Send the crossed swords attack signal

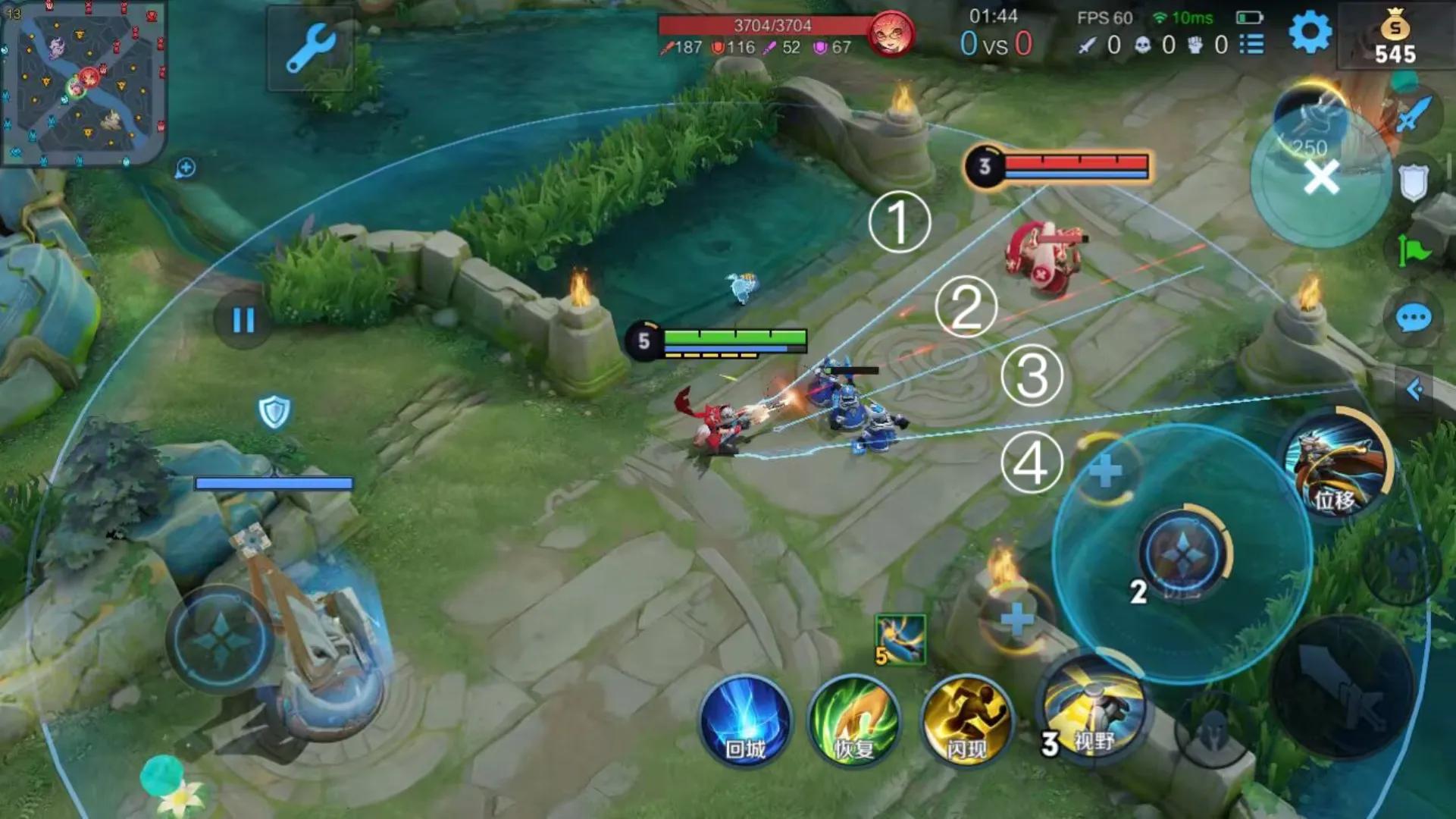tap(1414, 115)
